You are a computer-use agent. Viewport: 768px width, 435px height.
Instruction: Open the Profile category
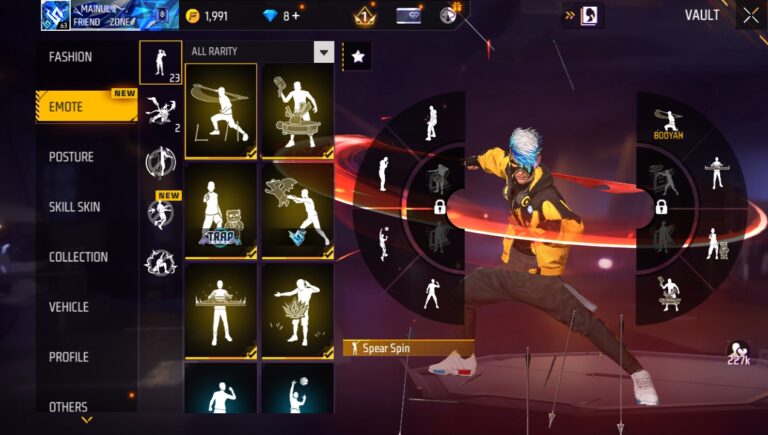point(68,357)
